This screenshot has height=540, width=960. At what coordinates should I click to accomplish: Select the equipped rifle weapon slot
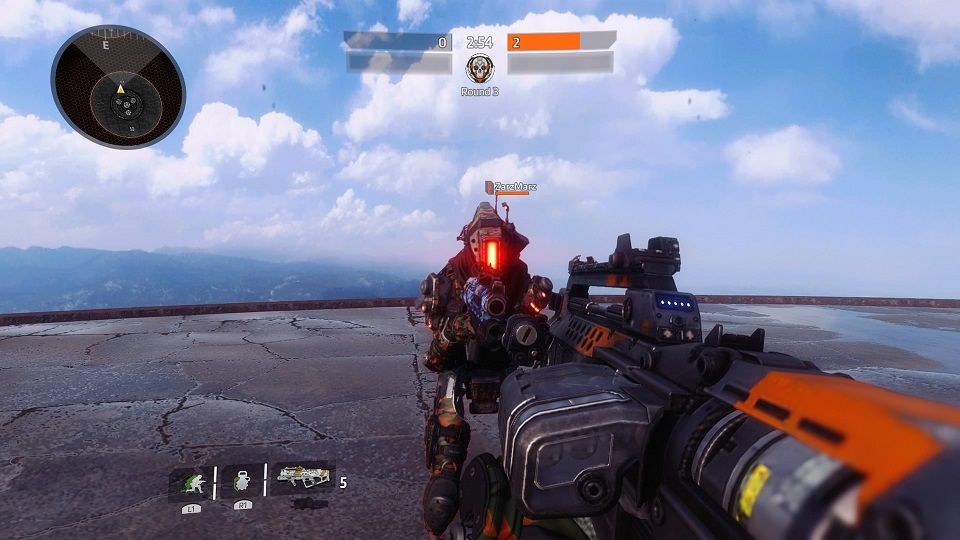pyautogui.click(x=302, y=480)
